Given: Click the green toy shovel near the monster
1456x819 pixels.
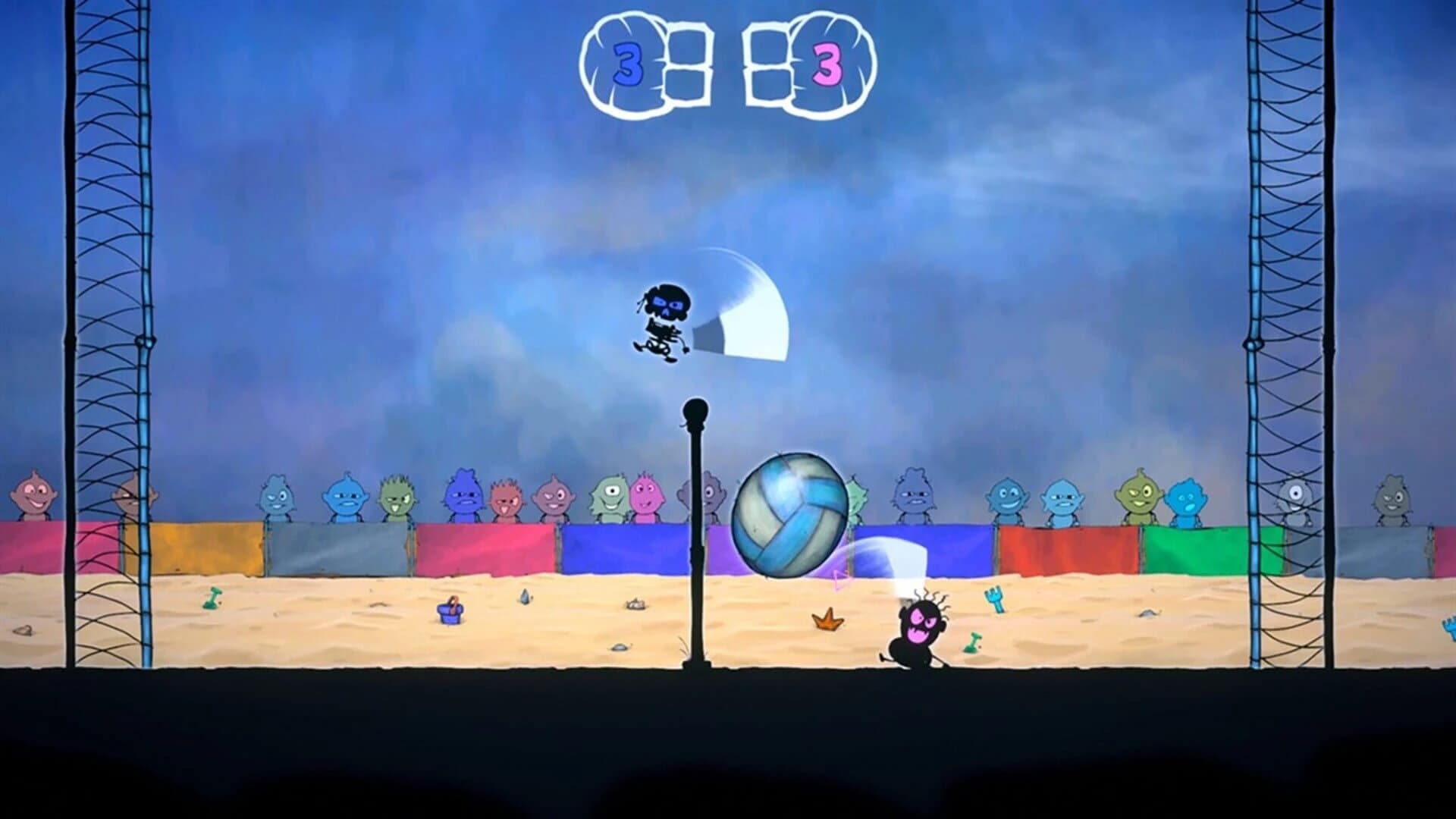Looking at the screenshot, I should click(x=971, y=643).
